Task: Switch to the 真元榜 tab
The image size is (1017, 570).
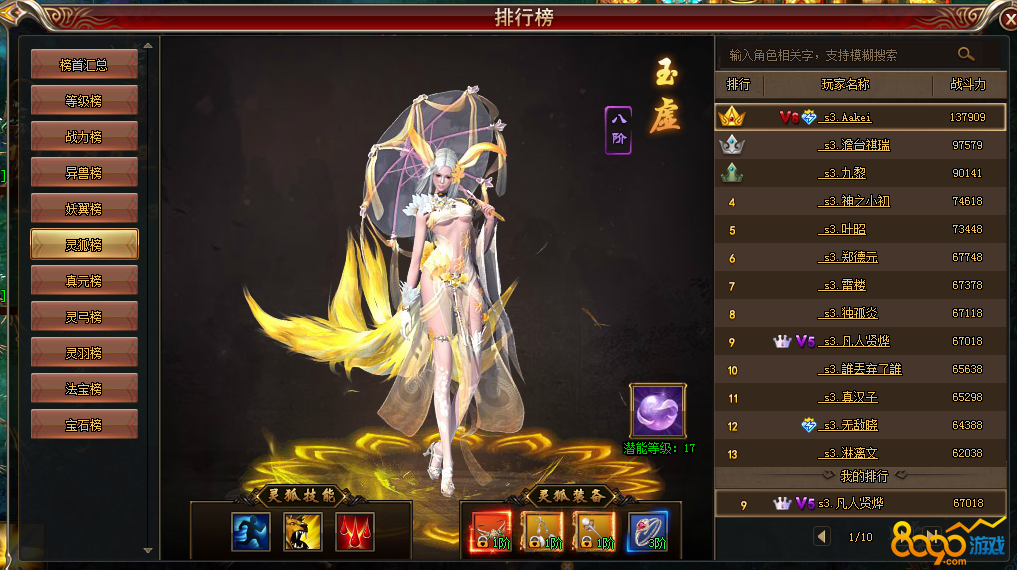Action: click(84, 281)
